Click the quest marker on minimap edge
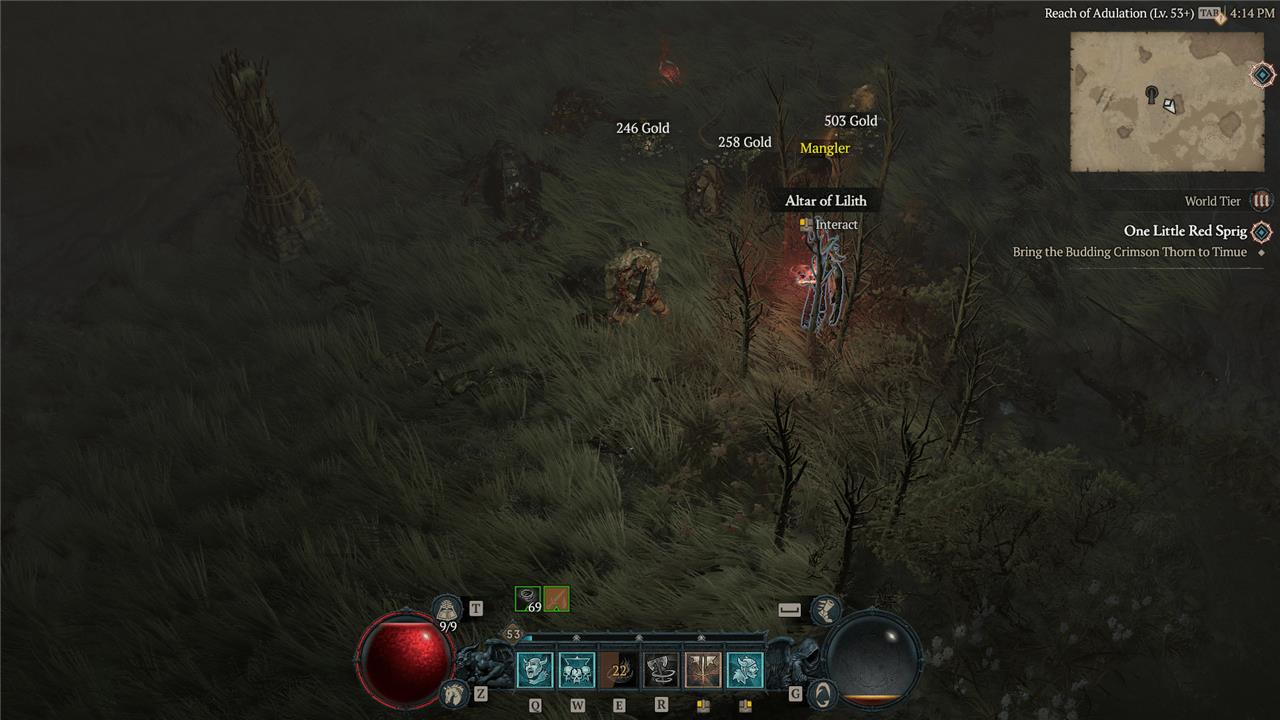The width and height of the screenshot is (1280, 720). pos(1262,75)
